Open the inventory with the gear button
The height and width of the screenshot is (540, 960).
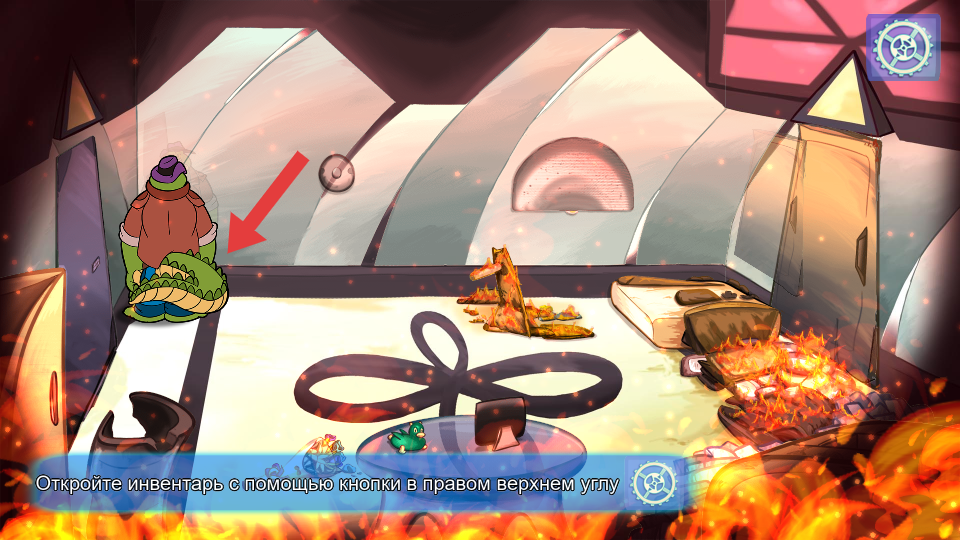(902, 46)
